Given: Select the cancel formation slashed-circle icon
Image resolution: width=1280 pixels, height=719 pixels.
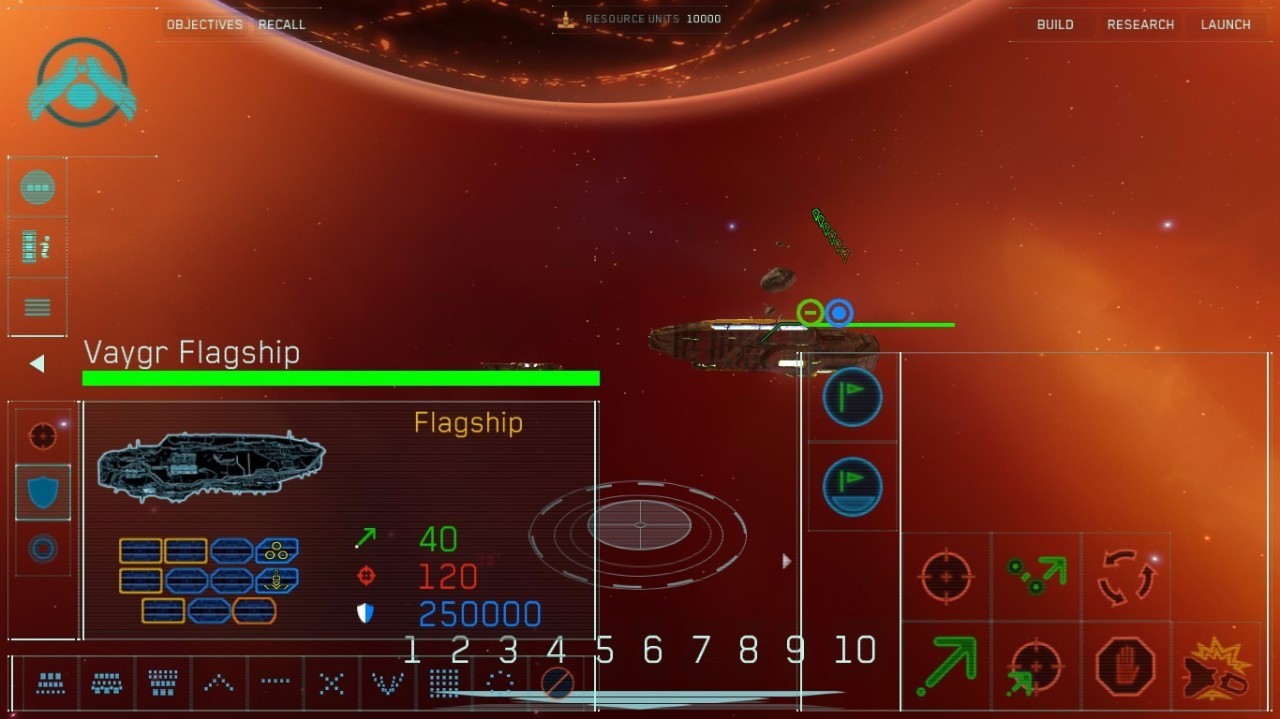Looking at the screenshot, I should 556,683.
